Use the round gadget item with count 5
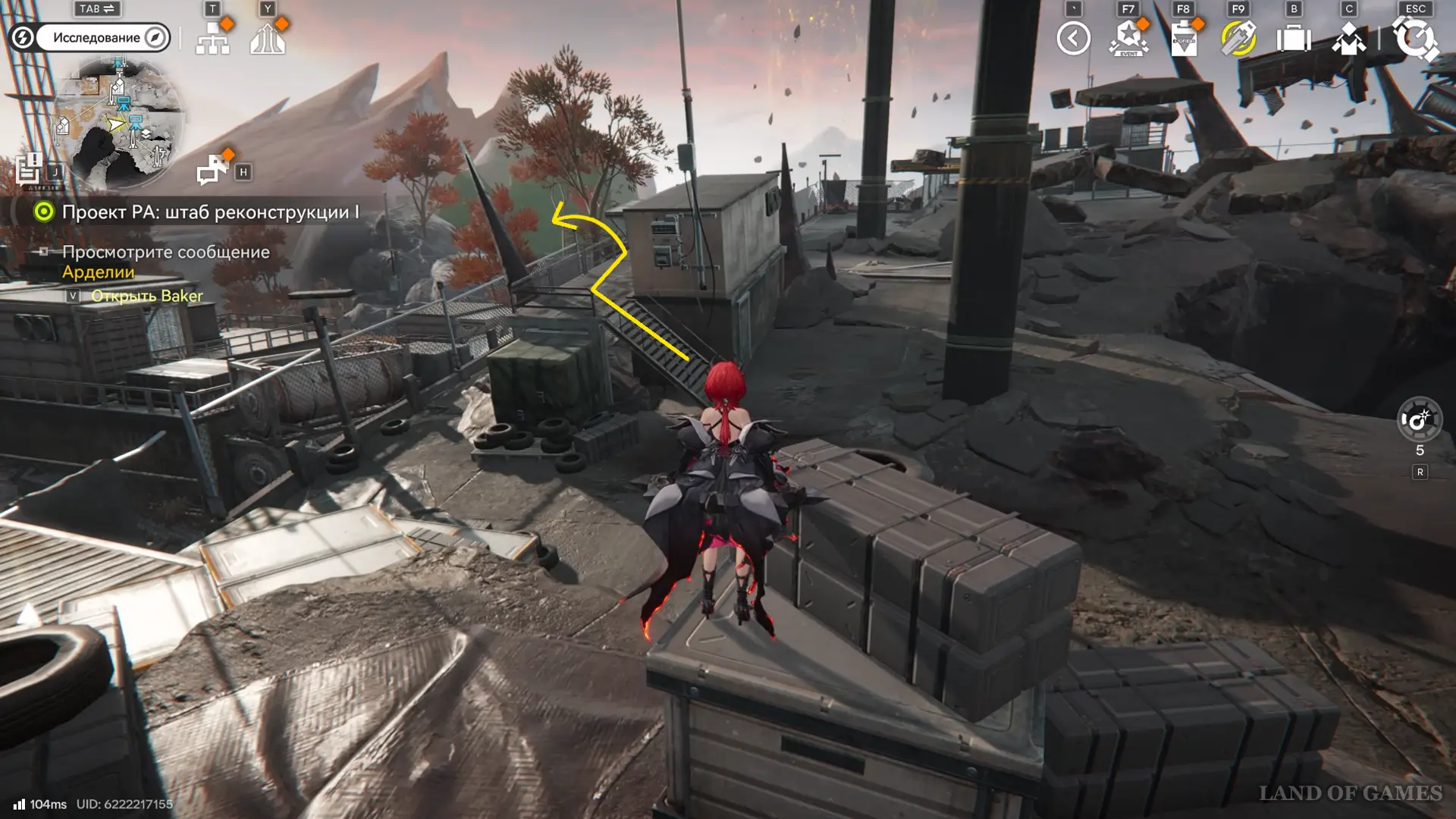This screenshot has height=819, width=1456. coord(1419,419)
